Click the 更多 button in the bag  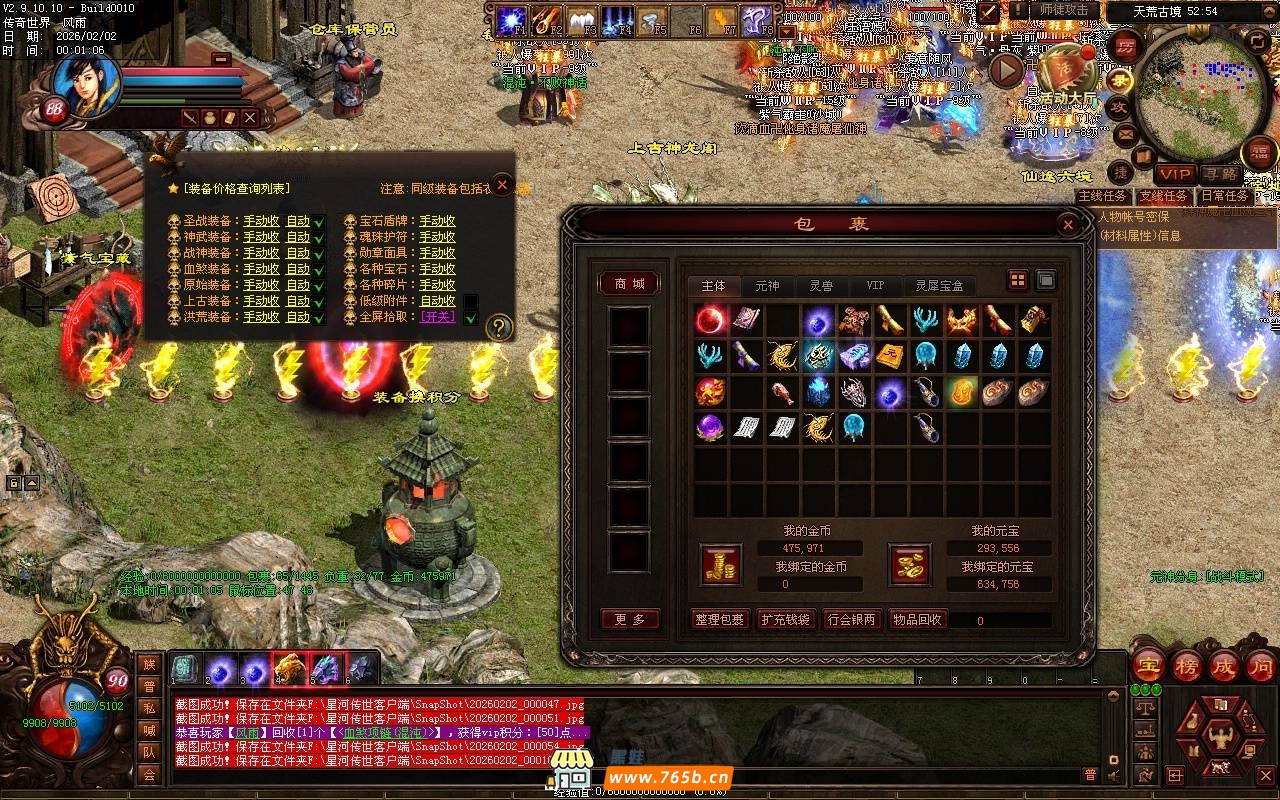coord(630,620)
